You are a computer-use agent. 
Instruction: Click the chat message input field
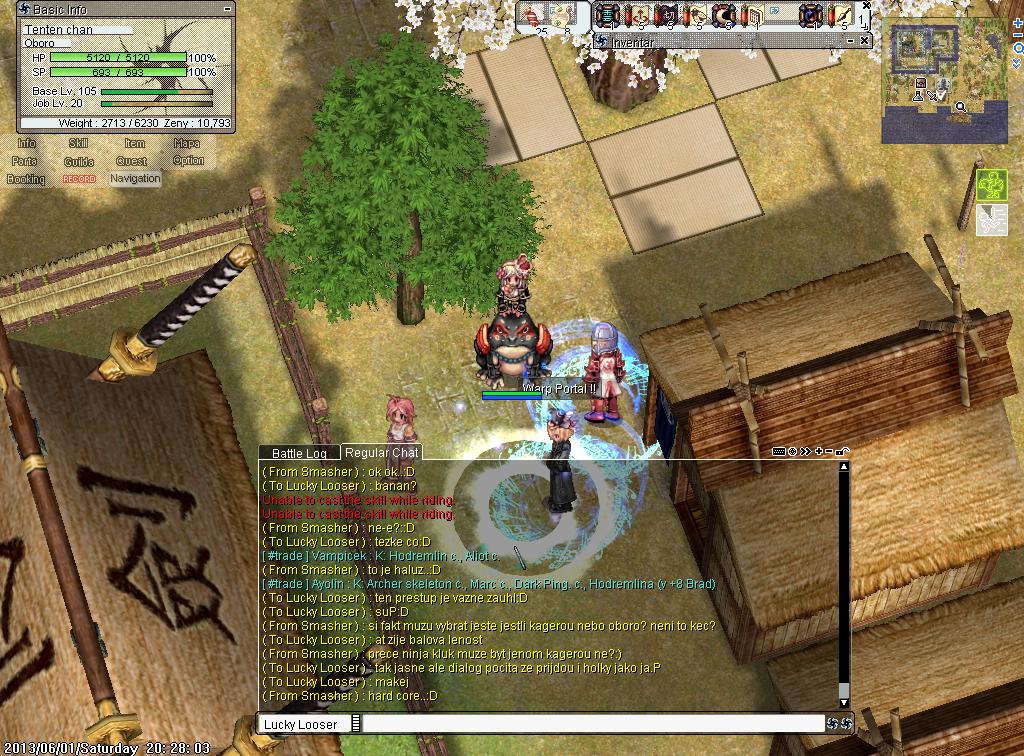pos(590,724)
